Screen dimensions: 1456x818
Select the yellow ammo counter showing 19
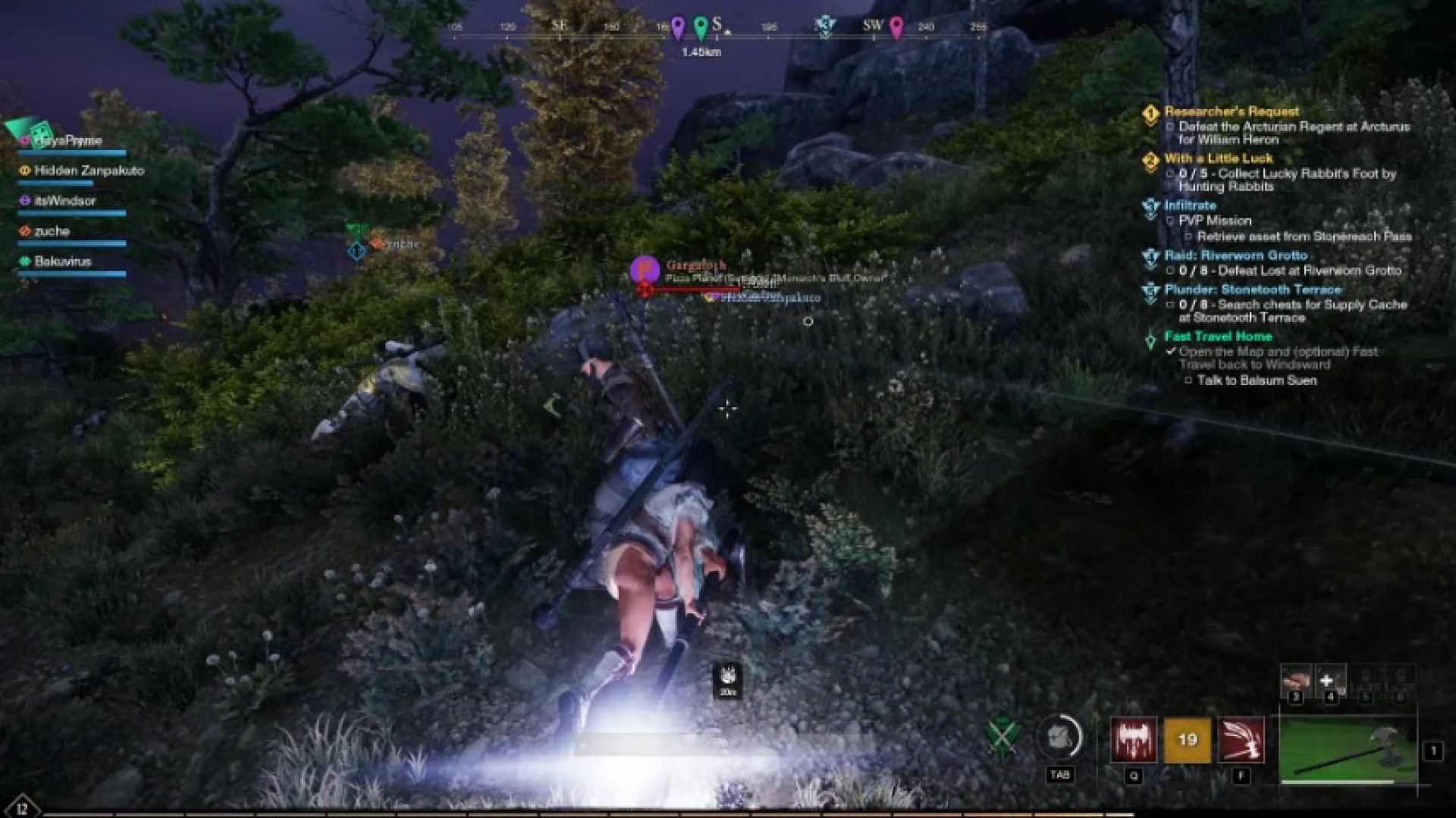pos(1187,741)
